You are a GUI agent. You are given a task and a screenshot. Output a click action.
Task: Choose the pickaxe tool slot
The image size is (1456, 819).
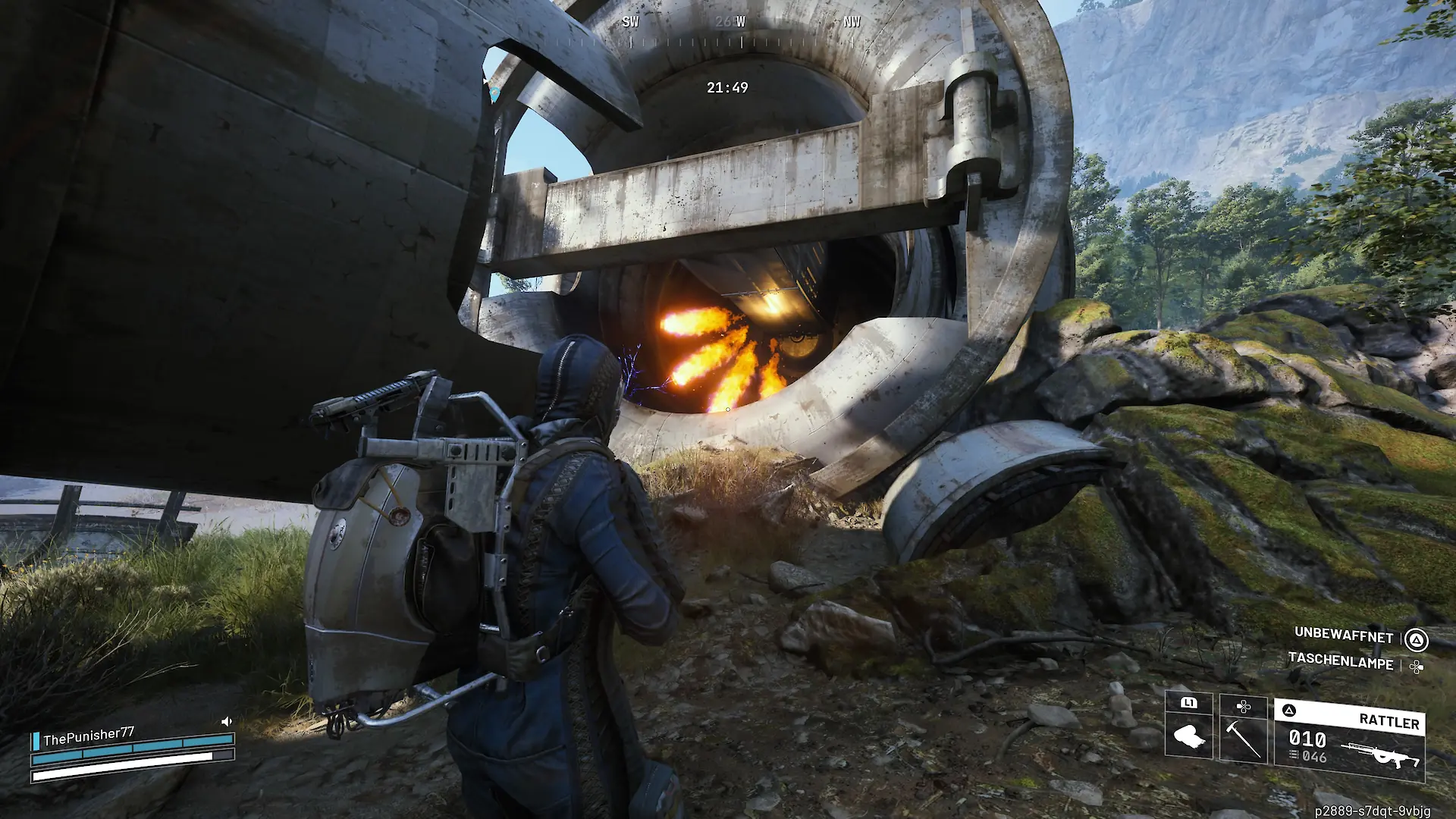click(x=1243, y=728)
